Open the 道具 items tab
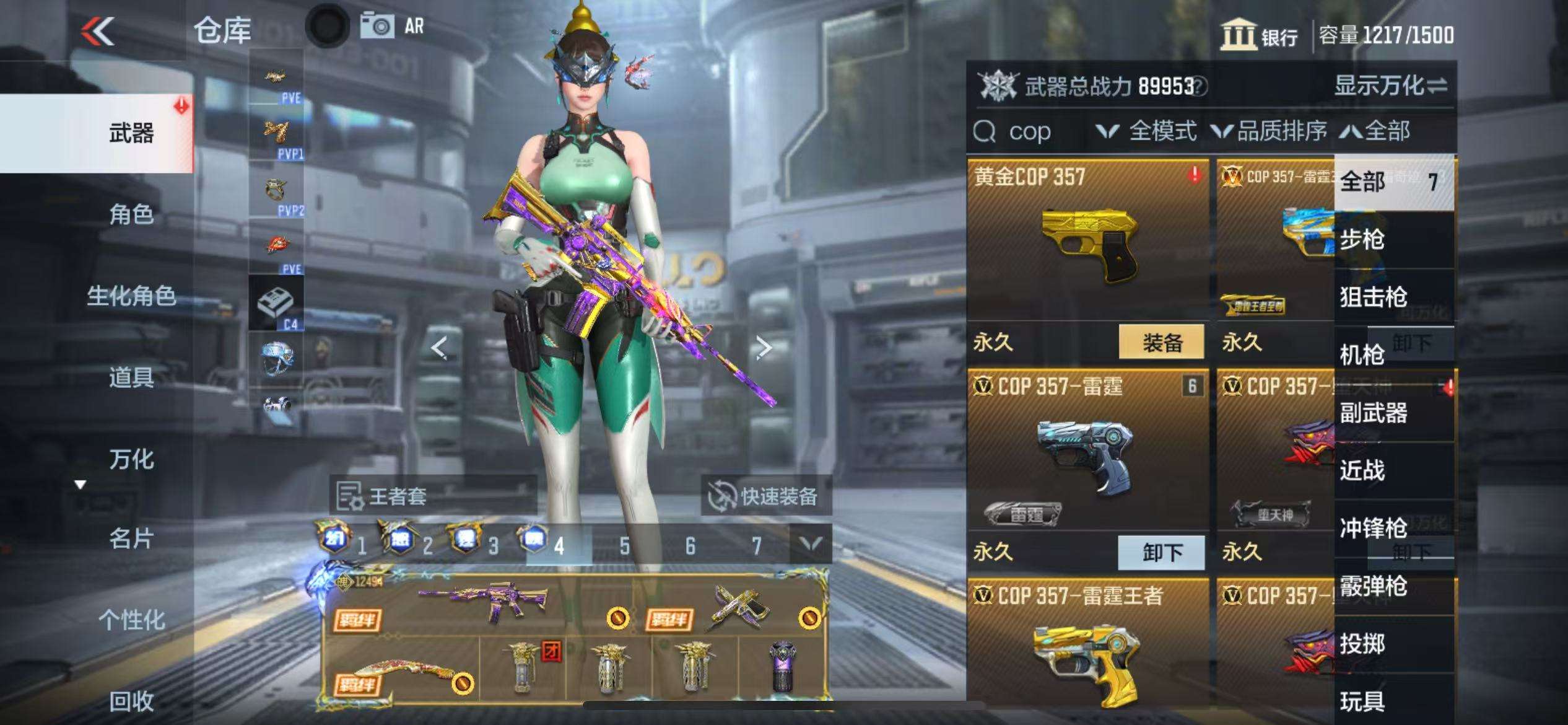Viewport: 1568px width, 725px height. 131,377
